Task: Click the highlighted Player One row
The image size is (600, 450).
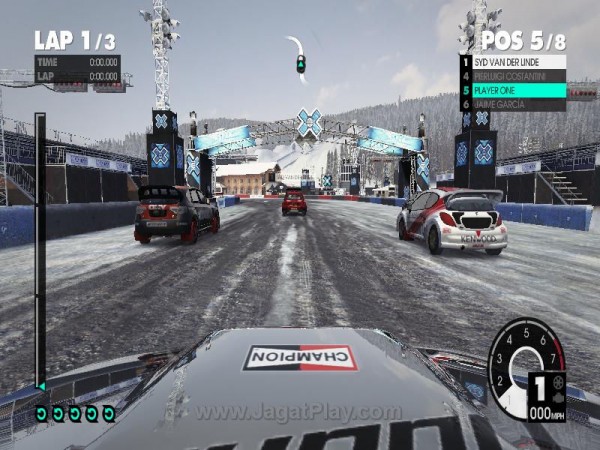Action: click(513, 90)
